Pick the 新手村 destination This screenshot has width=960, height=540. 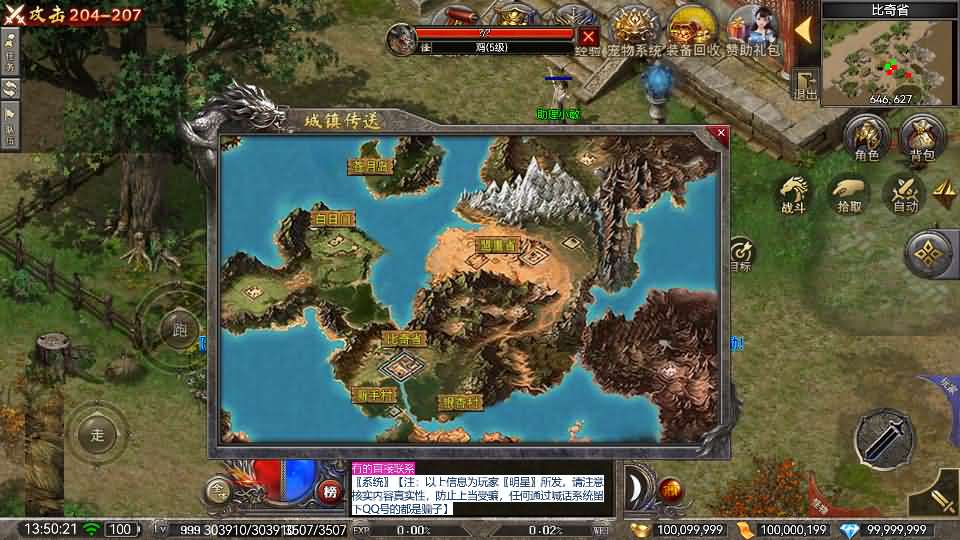375,394
